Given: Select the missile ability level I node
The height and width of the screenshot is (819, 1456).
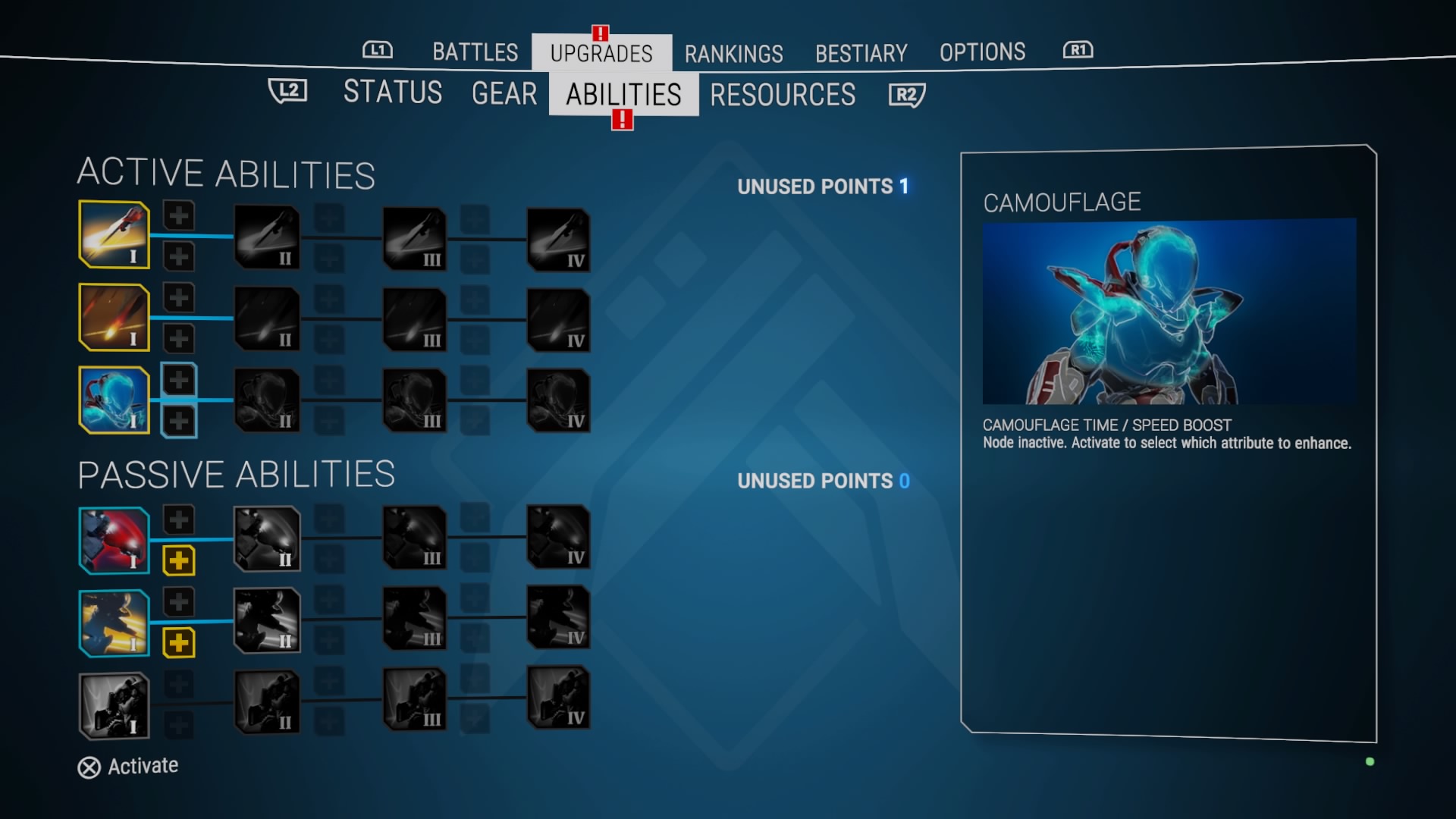Looking at the screenshot, I should click(115, 234).
